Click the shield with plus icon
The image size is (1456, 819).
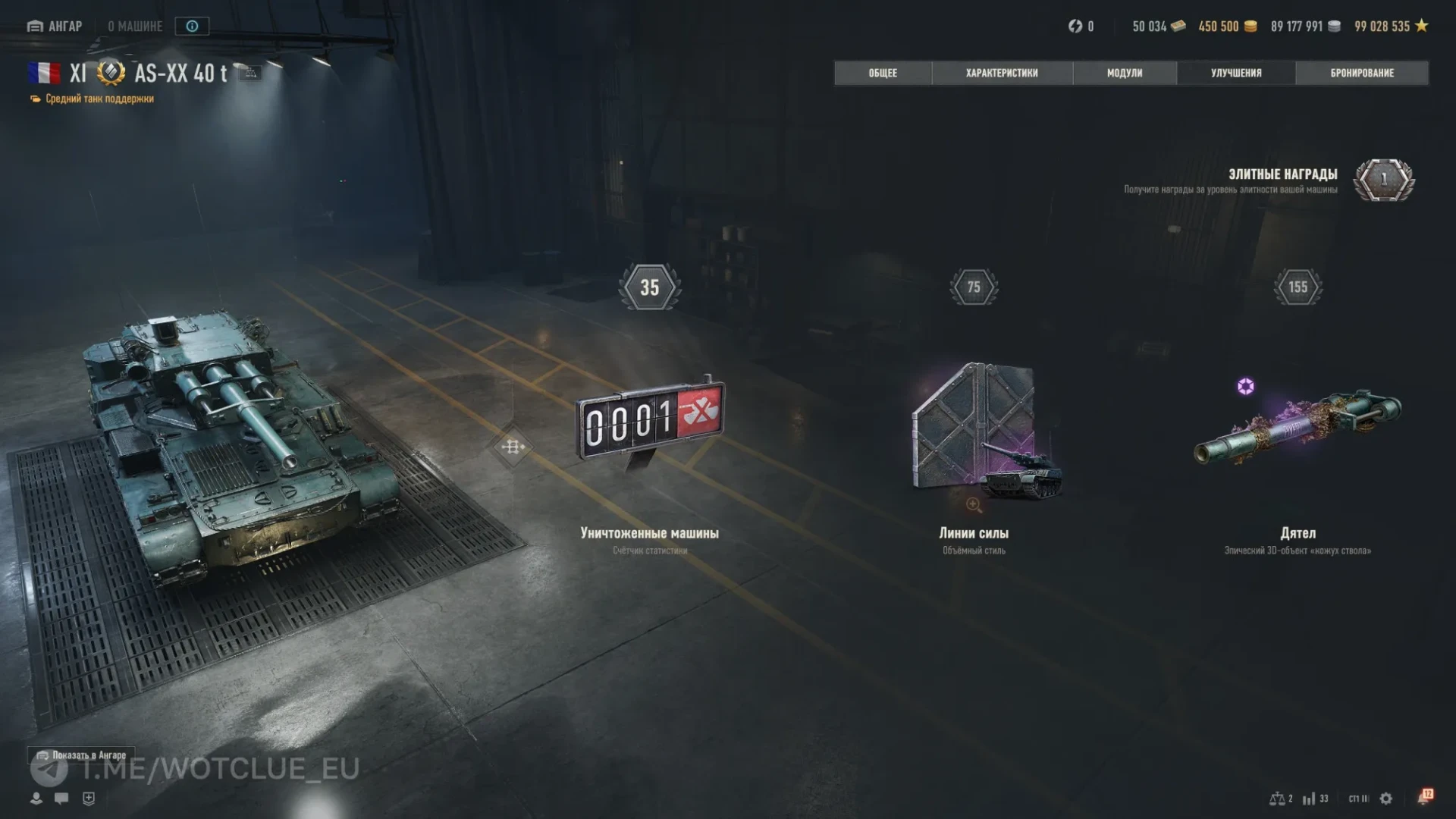89,799
